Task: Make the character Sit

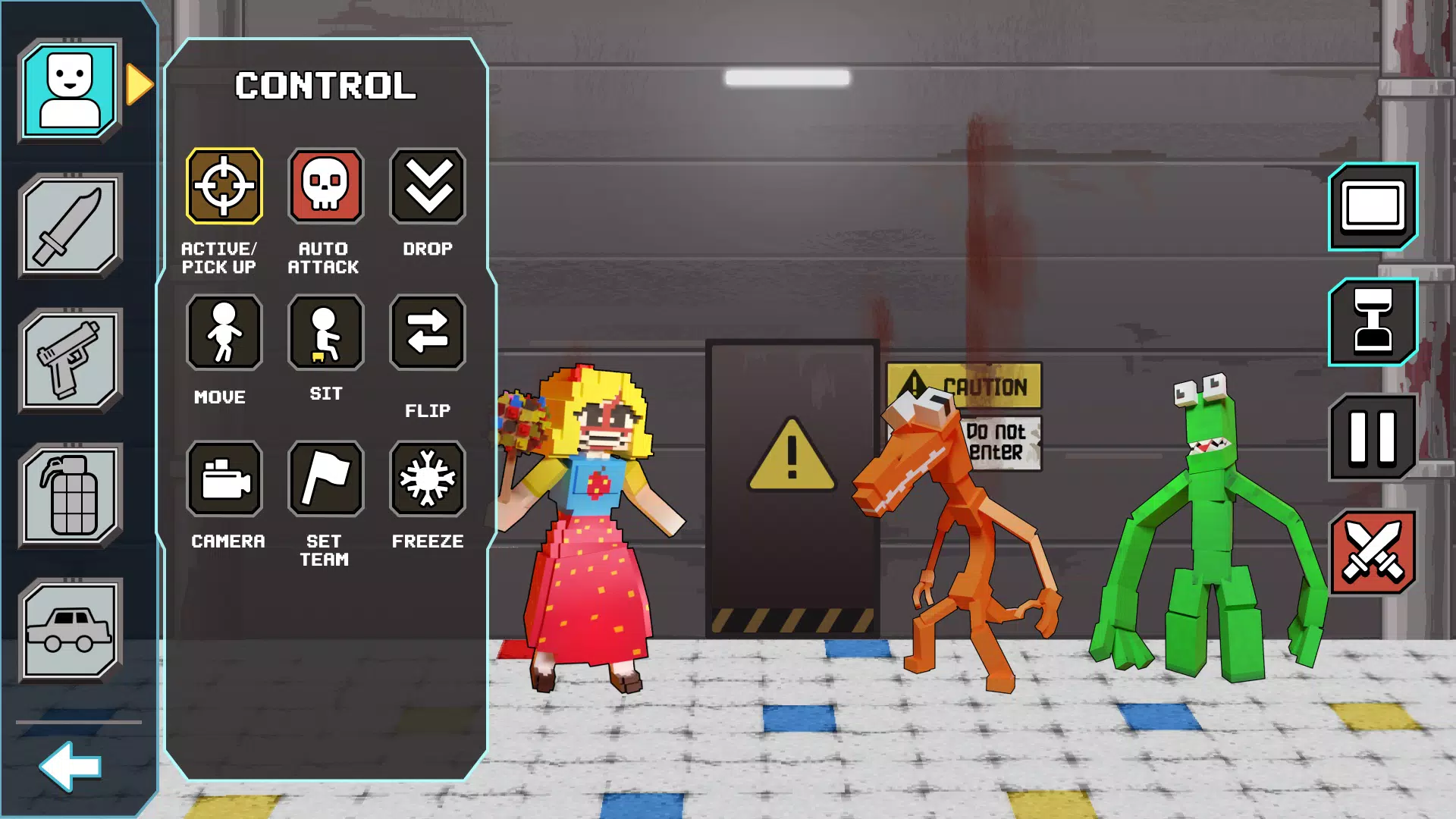Action: pyautogui.click(x=325, y=333)
